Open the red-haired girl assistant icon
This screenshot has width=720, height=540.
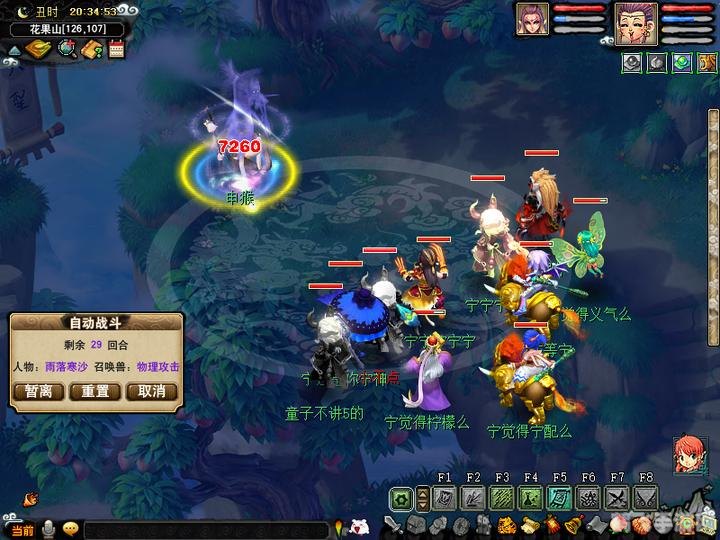(688, 452)
